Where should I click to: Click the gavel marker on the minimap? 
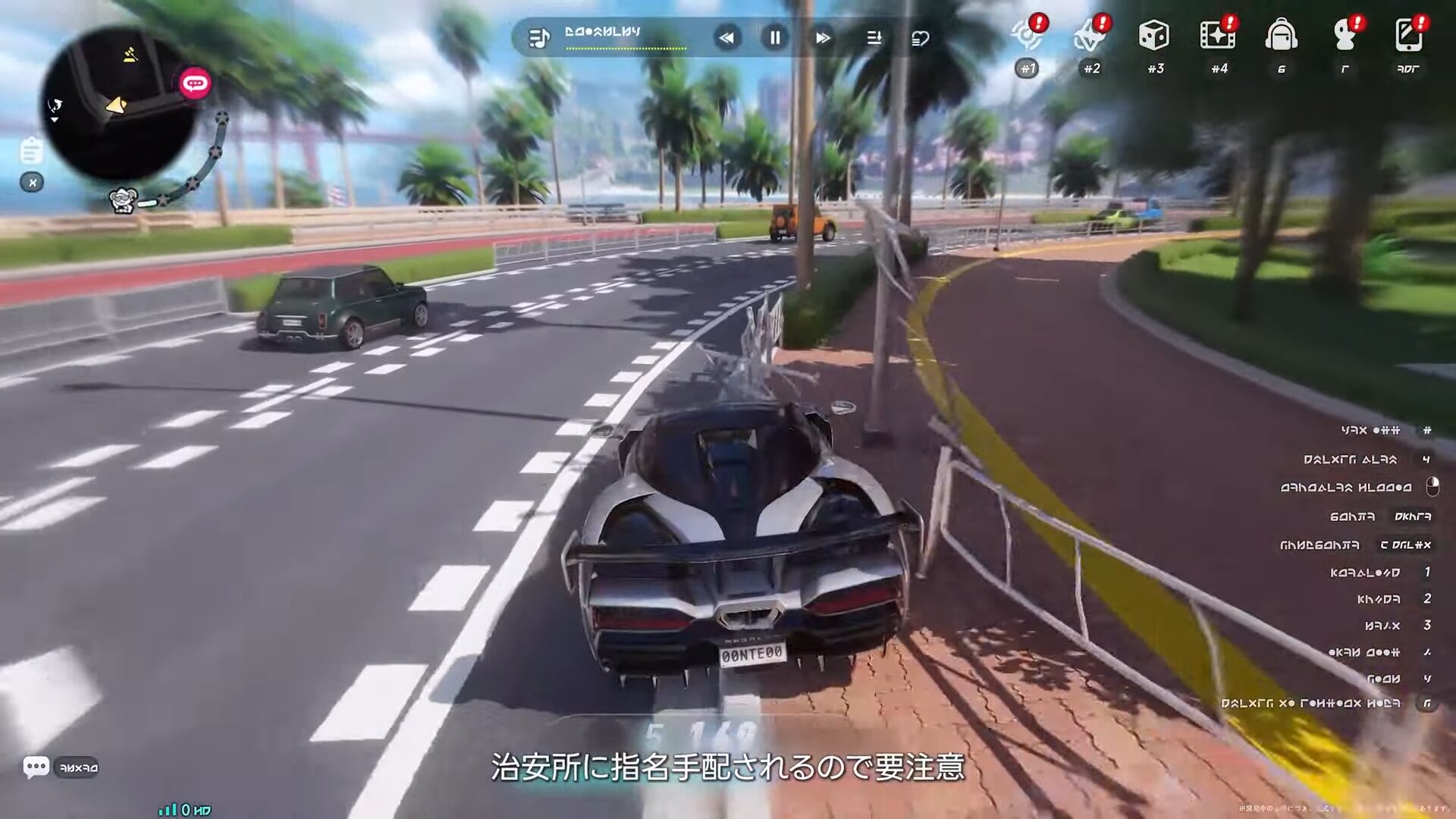(x=130, y=55)
